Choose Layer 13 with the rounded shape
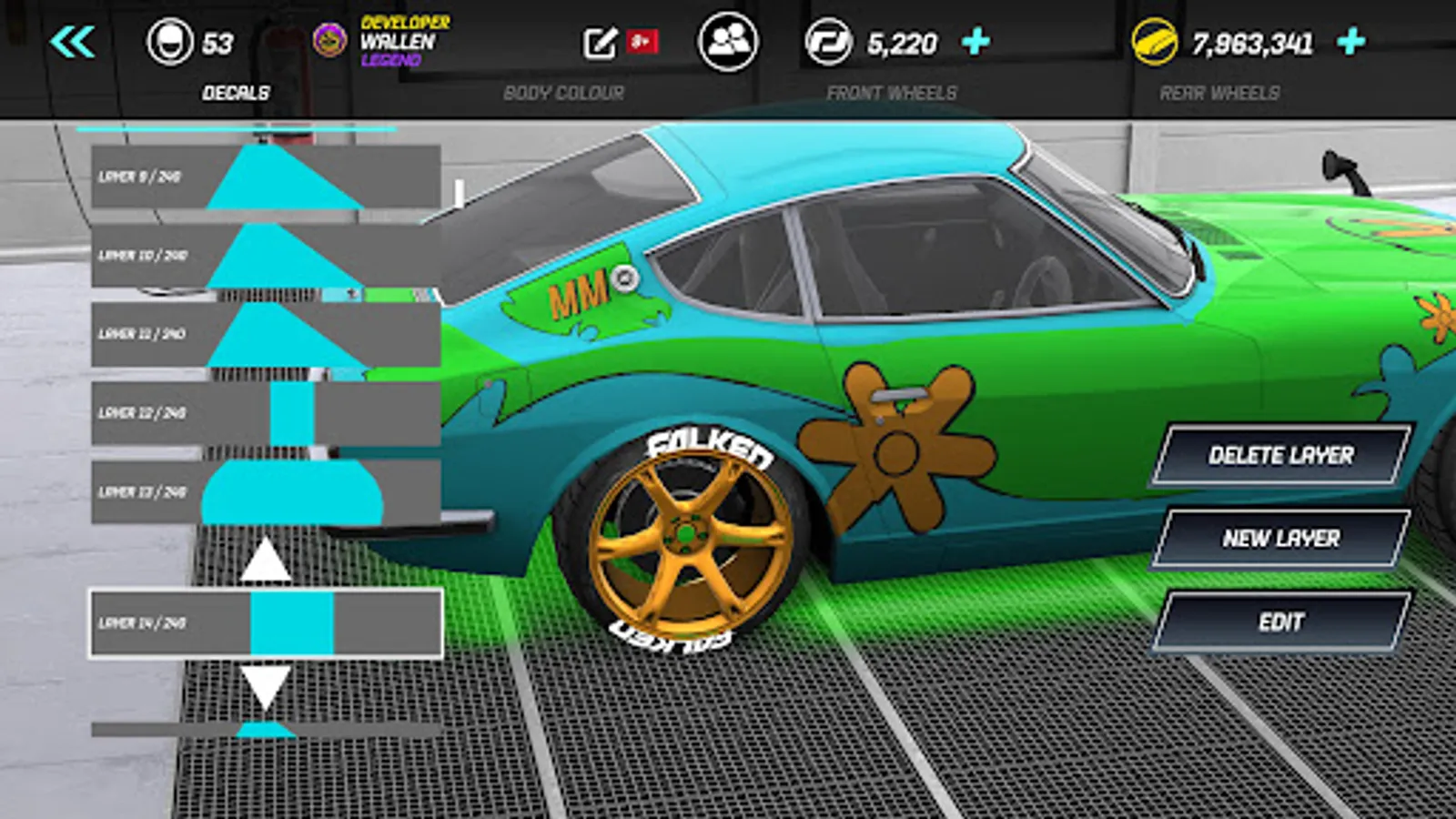1456x819 pixels. (266, 491)
